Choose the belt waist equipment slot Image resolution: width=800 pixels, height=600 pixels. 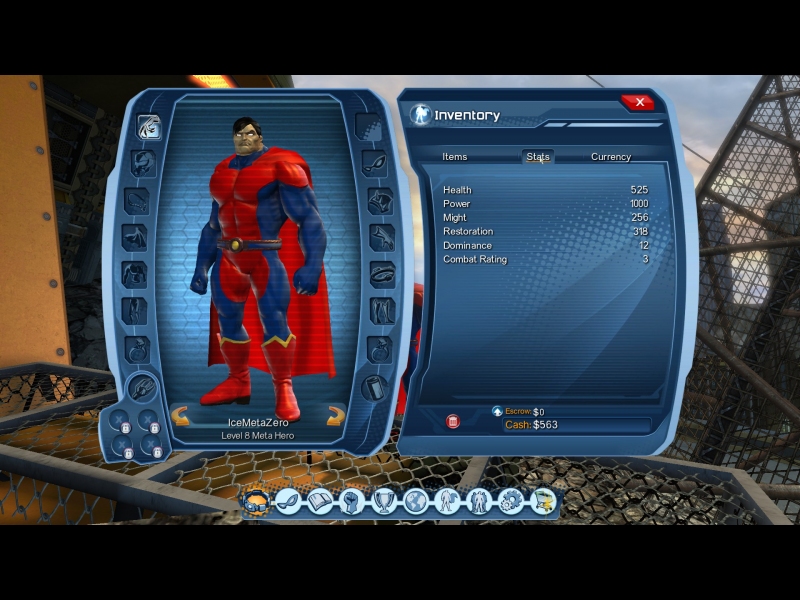pos(381,273)
